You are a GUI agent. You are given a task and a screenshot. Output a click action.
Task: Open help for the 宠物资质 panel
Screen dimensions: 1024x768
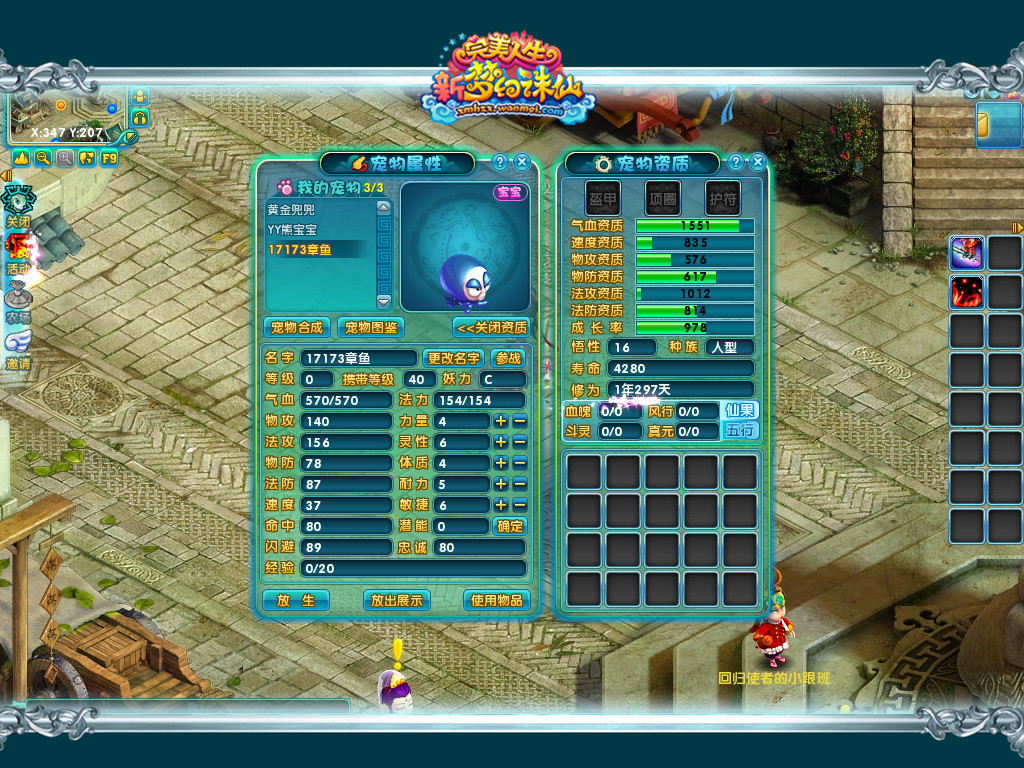[736, 162]
